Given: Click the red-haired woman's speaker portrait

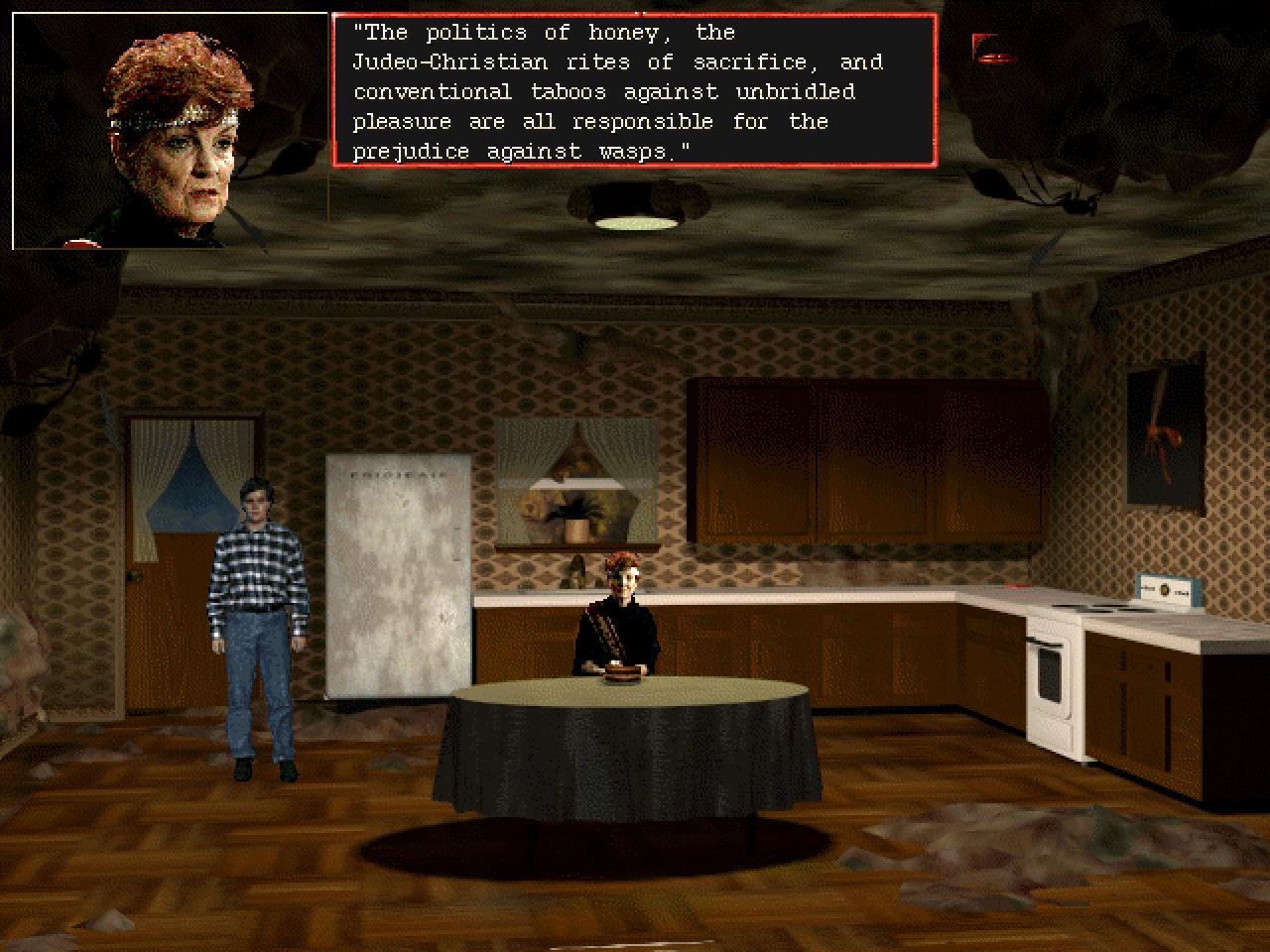Looking at the screenshot, I should click(170, 131).
